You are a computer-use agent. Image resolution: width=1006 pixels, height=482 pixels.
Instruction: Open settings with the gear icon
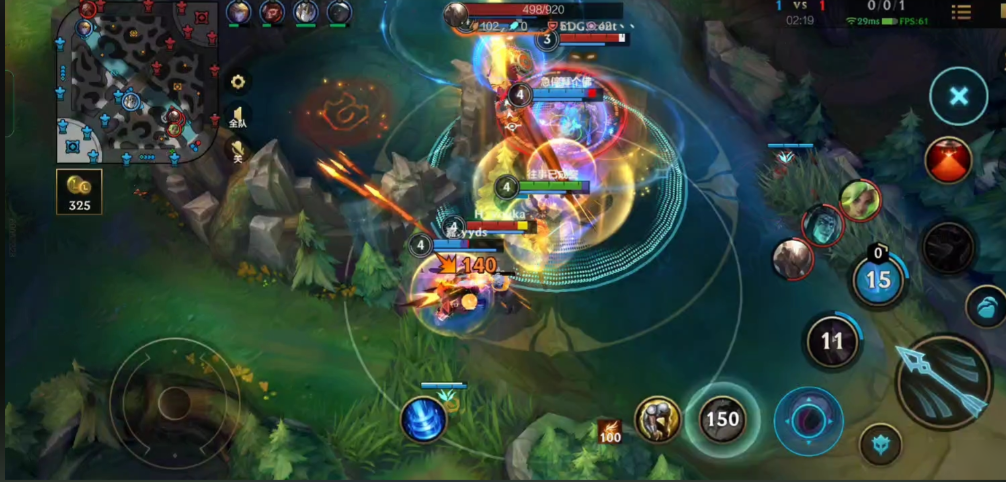(x=238, y=82)
